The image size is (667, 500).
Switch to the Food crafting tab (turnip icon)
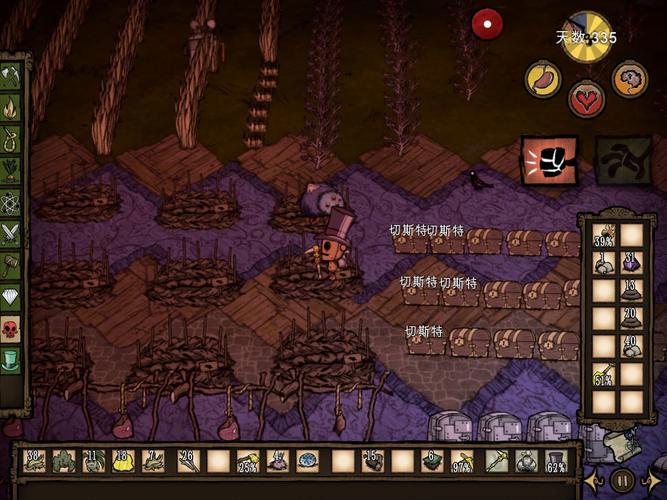11,170
